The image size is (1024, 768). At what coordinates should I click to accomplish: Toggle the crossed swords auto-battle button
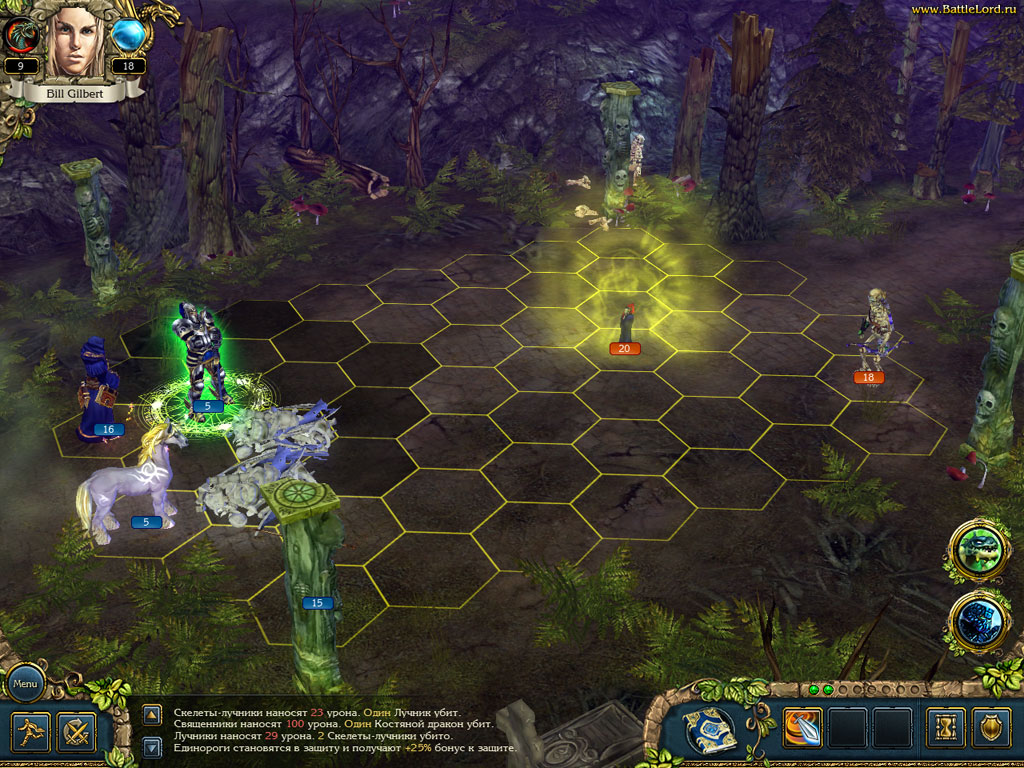tap(76, 731)
